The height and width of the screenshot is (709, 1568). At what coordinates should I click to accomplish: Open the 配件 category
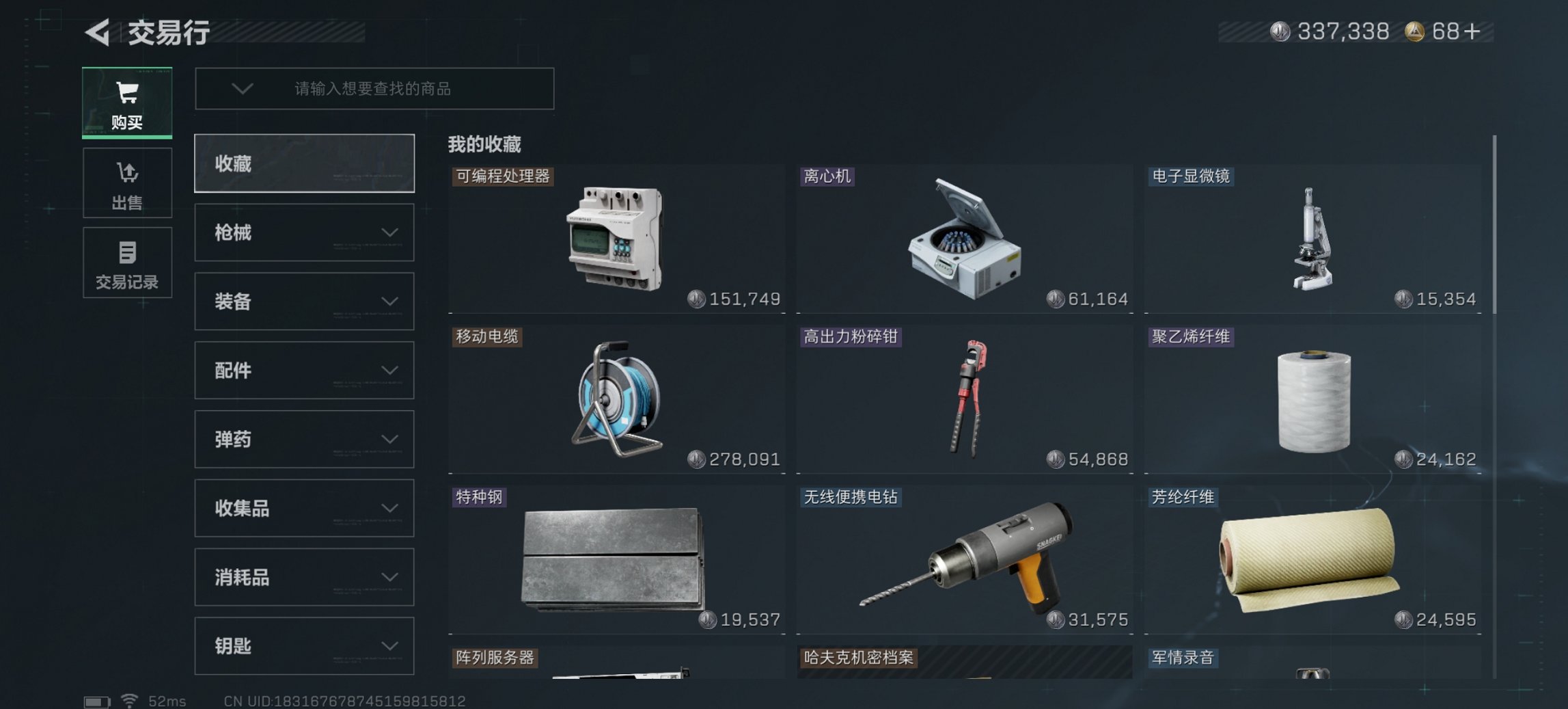click(x=303, y=371)
